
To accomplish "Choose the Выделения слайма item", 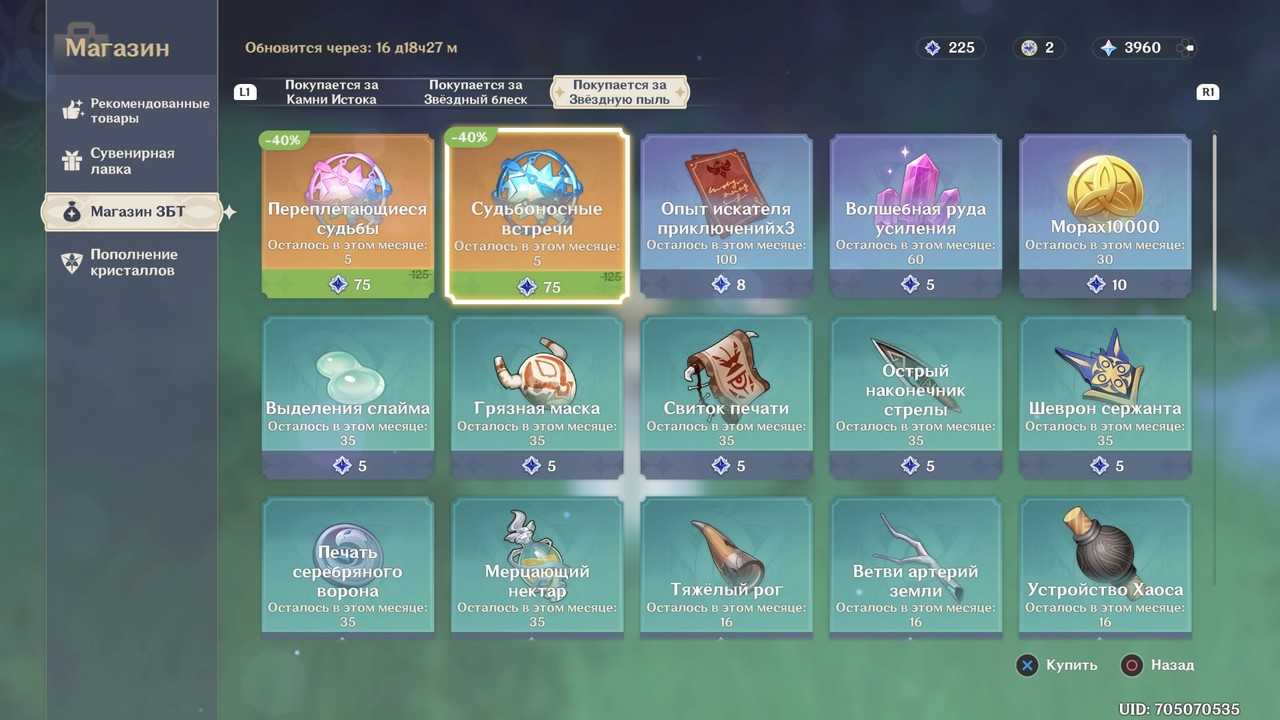I will (x=348, y=397).
